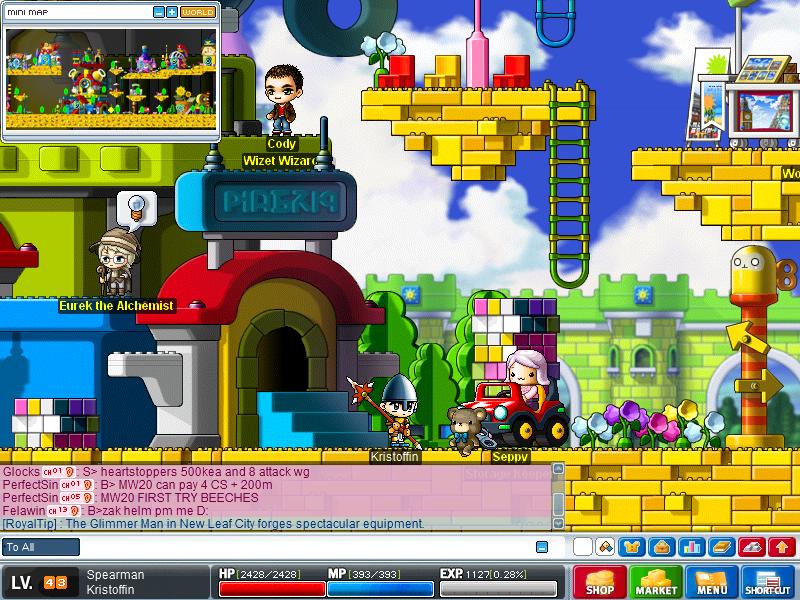Minimize the chat box with blue button
800x600 pixels.
542,547
